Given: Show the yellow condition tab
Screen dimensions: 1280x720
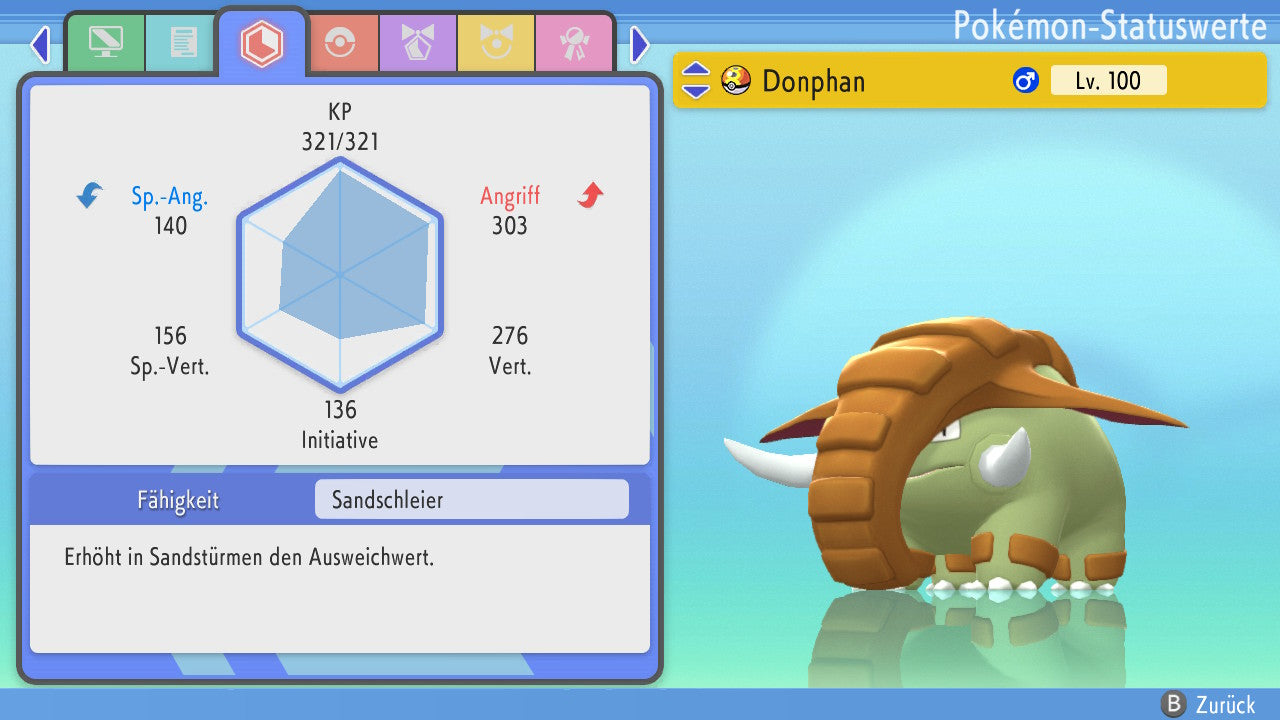Looking at the screenshot, I should point(495,43).
